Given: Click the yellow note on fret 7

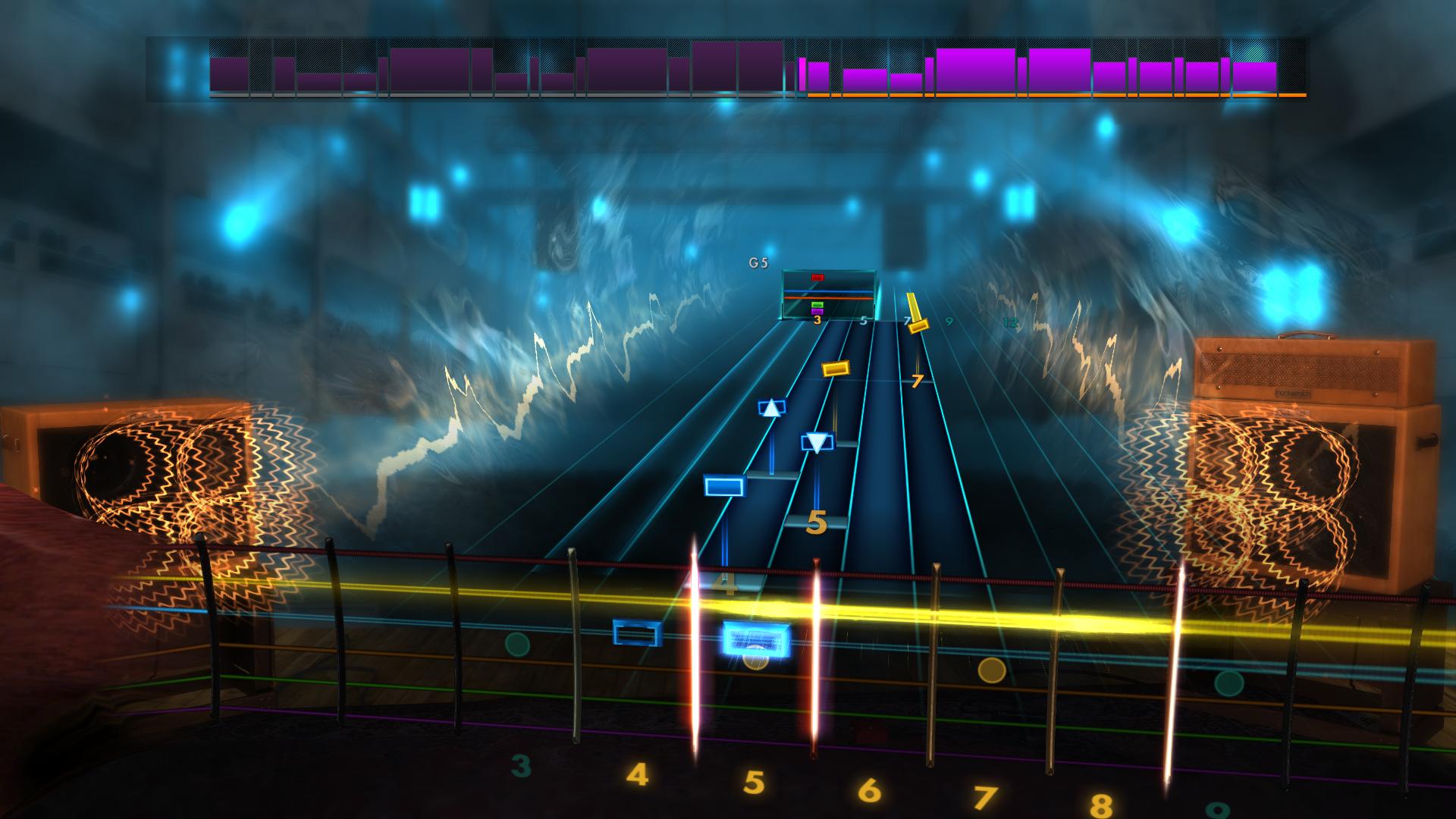Looking at the screenshot, I should [x=919, y=328].
